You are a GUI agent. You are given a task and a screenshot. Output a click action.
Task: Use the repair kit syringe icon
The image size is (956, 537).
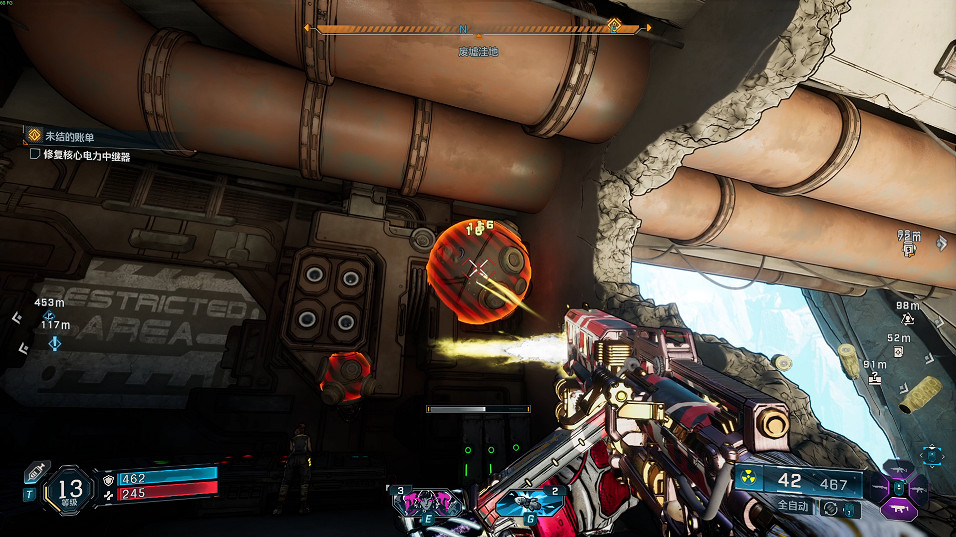[37, 470]
